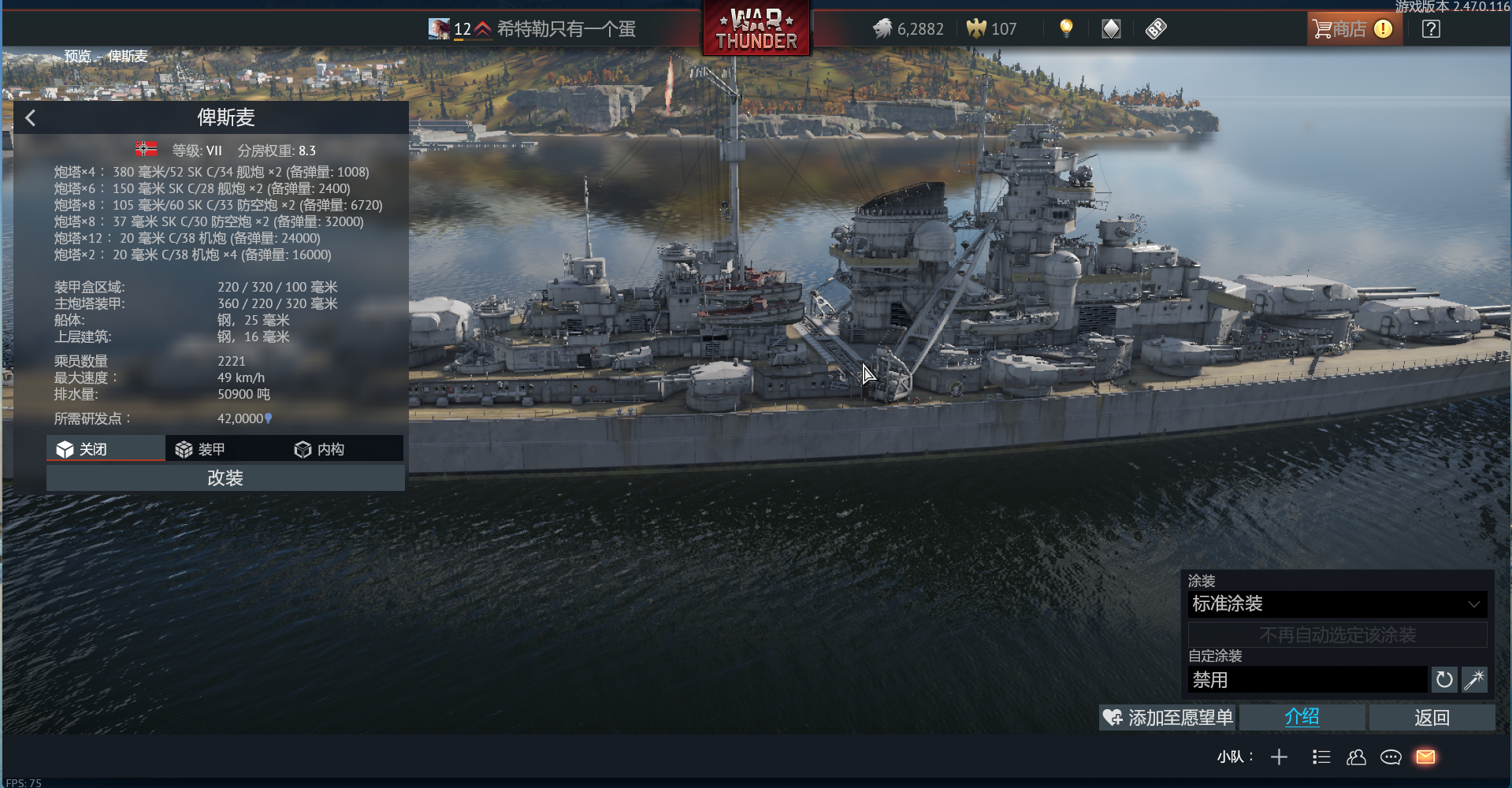Open the chat bubble icon
Viewport: 1512px width, 788px height.
point(1391,757)
